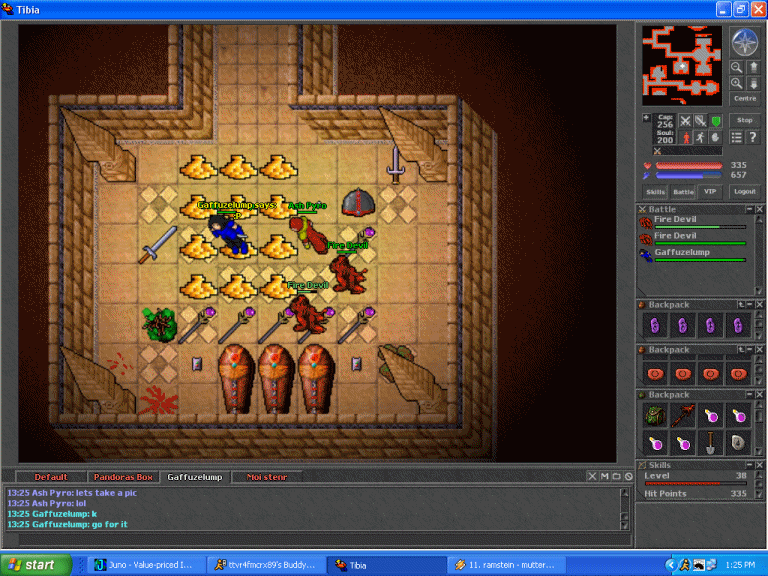The image size is (768, 576).
Task: Switch to the Pandoras Box chat tab
Action: coord(124,477)
